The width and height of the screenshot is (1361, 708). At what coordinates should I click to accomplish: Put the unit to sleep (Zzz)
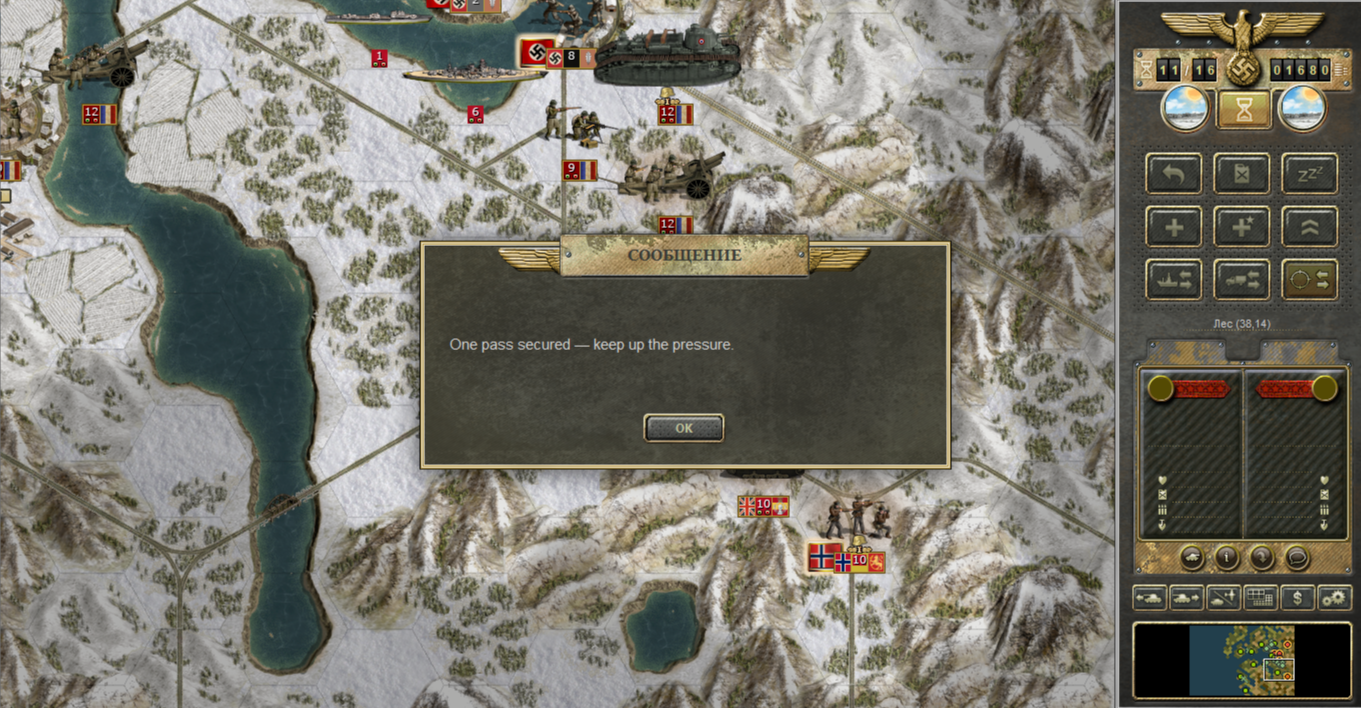1310,174
